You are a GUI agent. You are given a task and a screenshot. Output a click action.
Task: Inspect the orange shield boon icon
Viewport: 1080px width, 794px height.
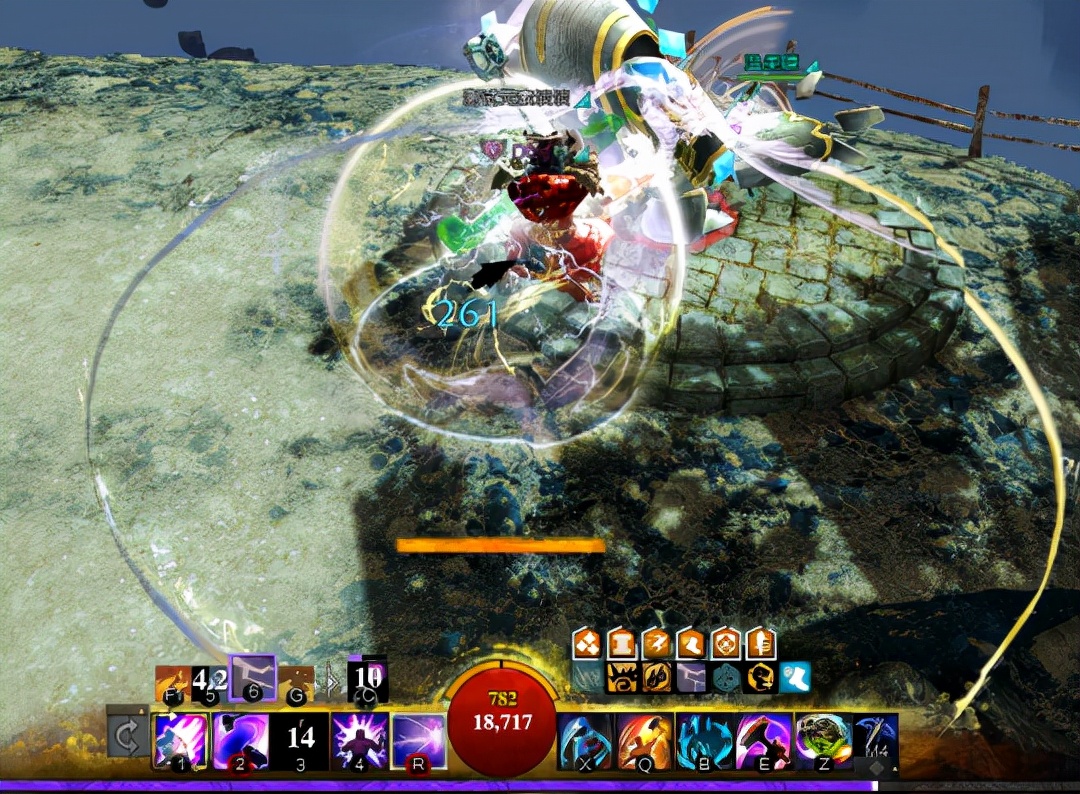tap(726, 644)
